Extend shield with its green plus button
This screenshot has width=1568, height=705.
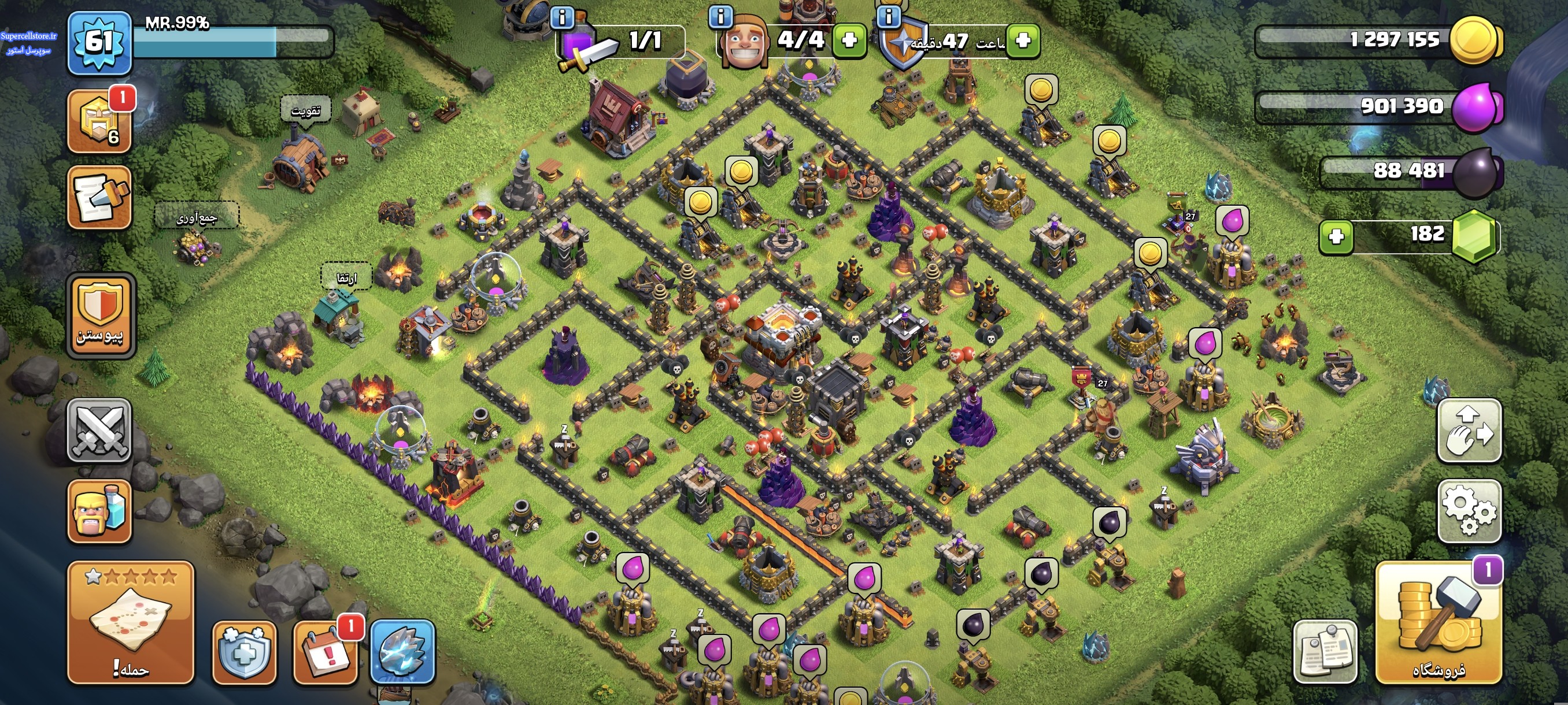1023,40
